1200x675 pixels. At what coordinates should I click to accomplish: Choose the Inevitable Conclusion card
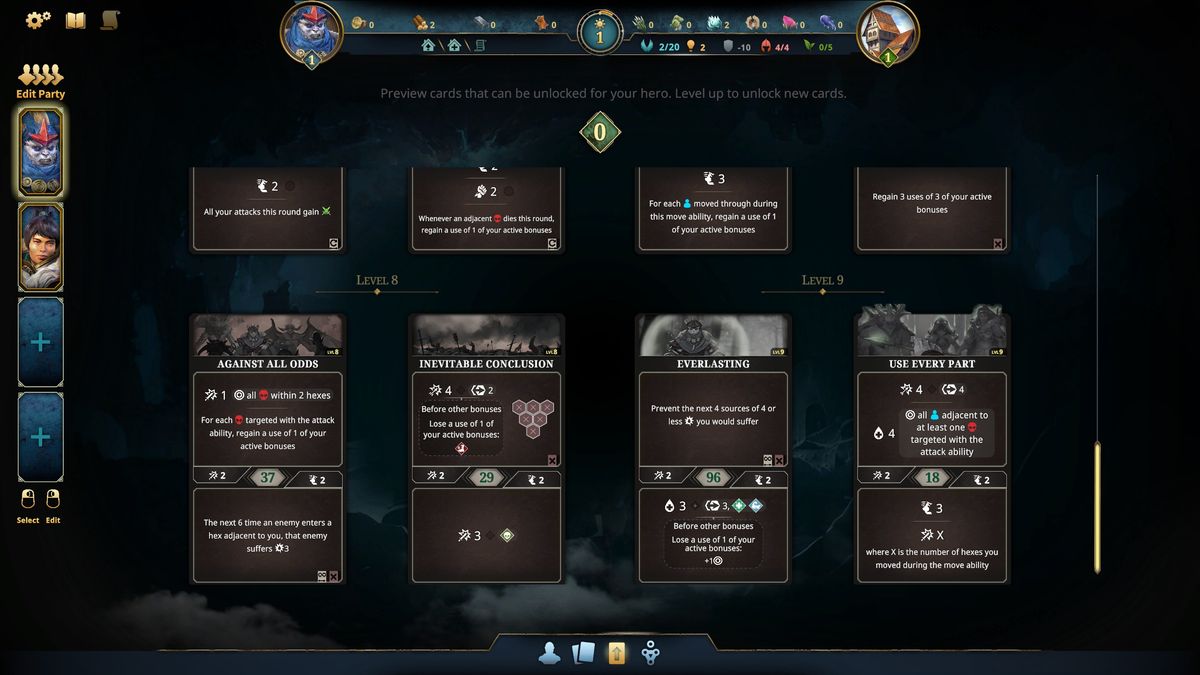click(x=486, y=448)
